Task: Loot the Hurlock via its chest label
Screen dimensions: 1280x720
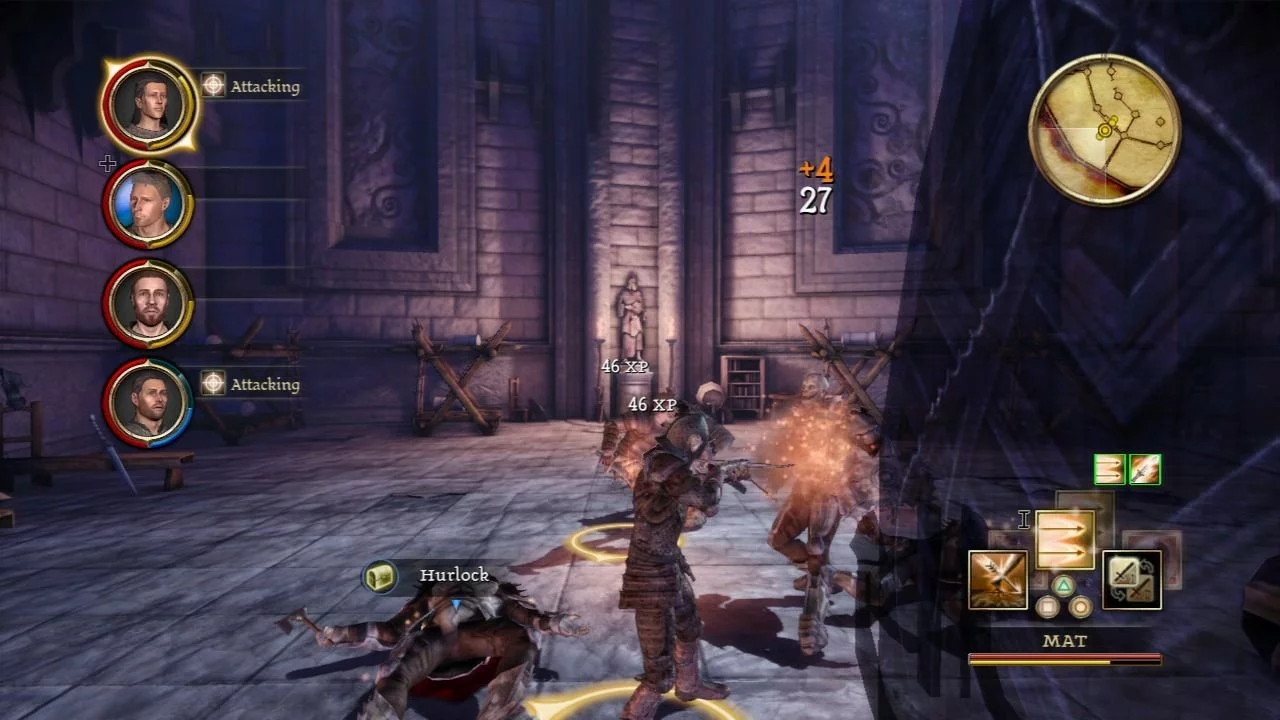Action: 380,576
